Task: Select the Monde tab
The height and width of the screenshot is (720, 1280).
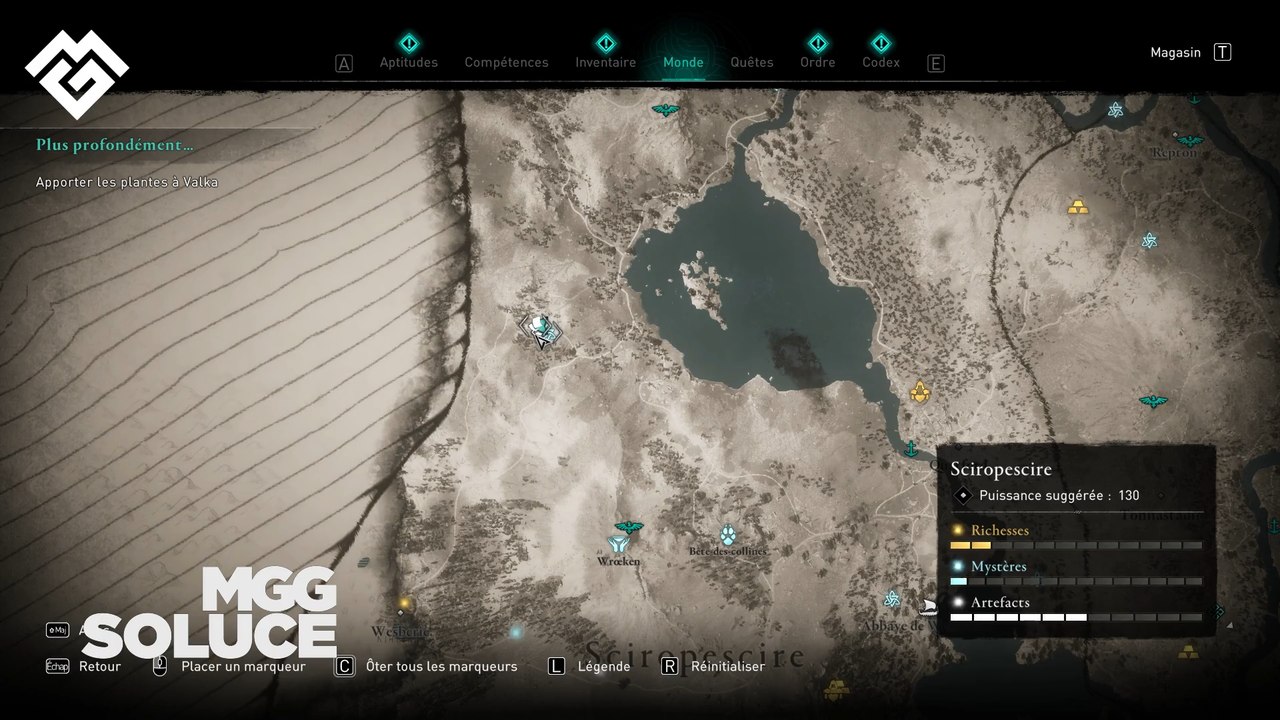Action: coord(683,62)
